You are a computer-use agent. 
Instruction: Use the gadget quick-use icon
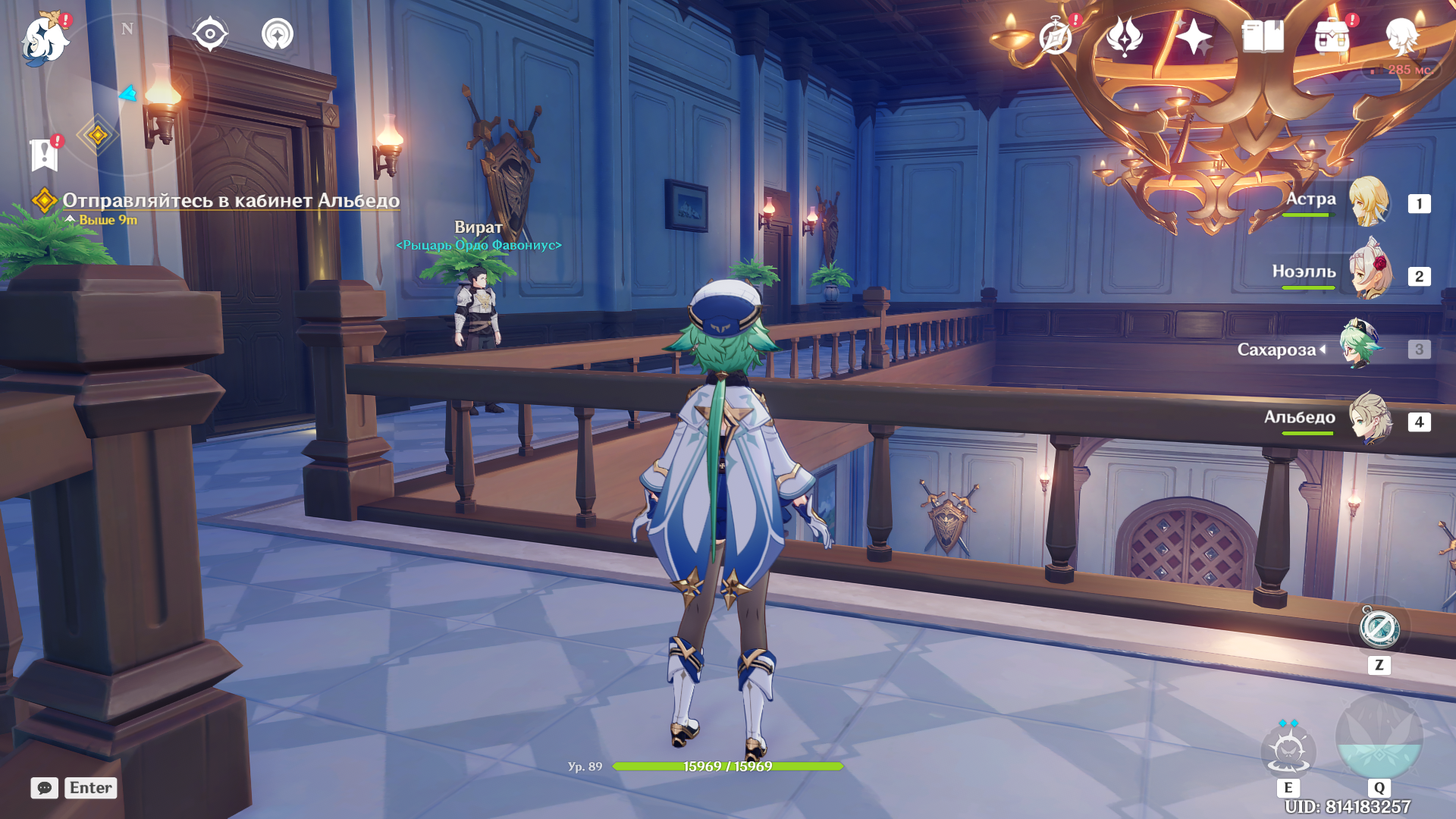point(1379,629)
